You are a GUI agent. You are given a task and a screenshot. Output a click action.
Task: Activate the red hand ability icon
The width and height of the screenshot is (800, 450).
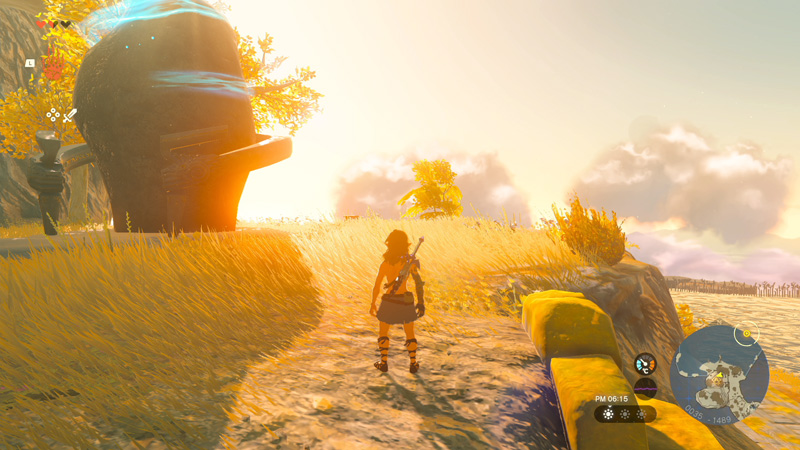pos(53,67)
